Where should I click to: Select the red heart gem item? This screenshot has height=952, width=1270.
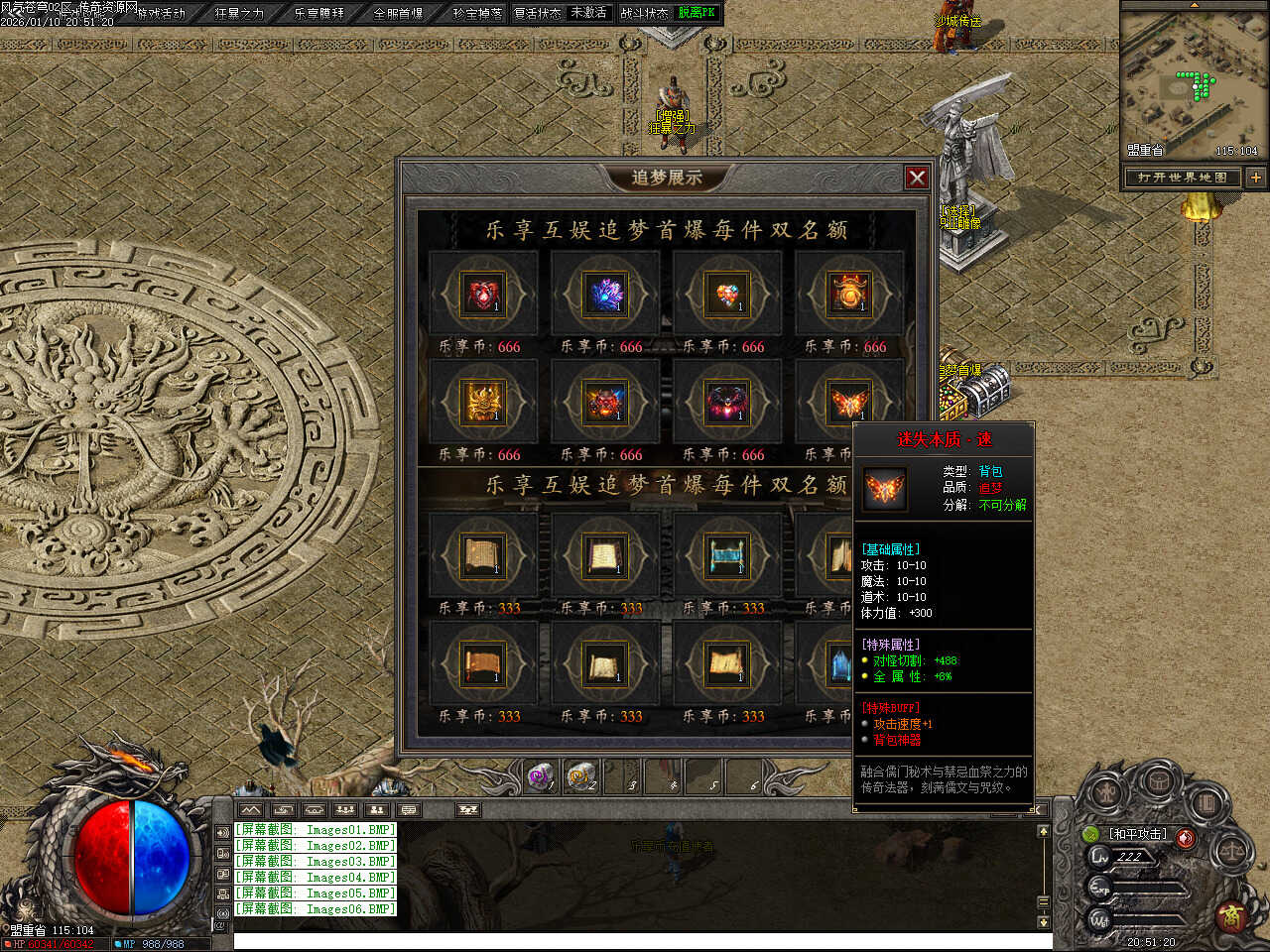point(483,295)
